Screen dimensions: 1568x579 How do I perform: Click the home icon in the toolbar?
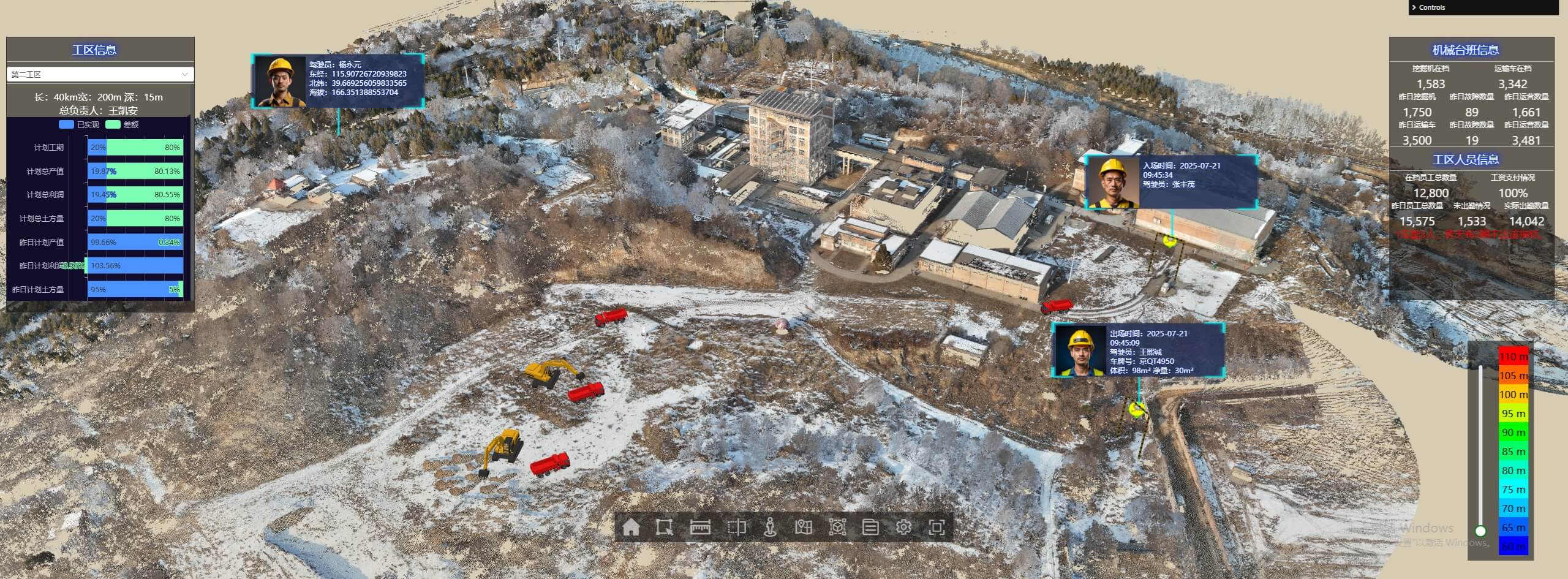pyautogui.click(x=630, y=527)
